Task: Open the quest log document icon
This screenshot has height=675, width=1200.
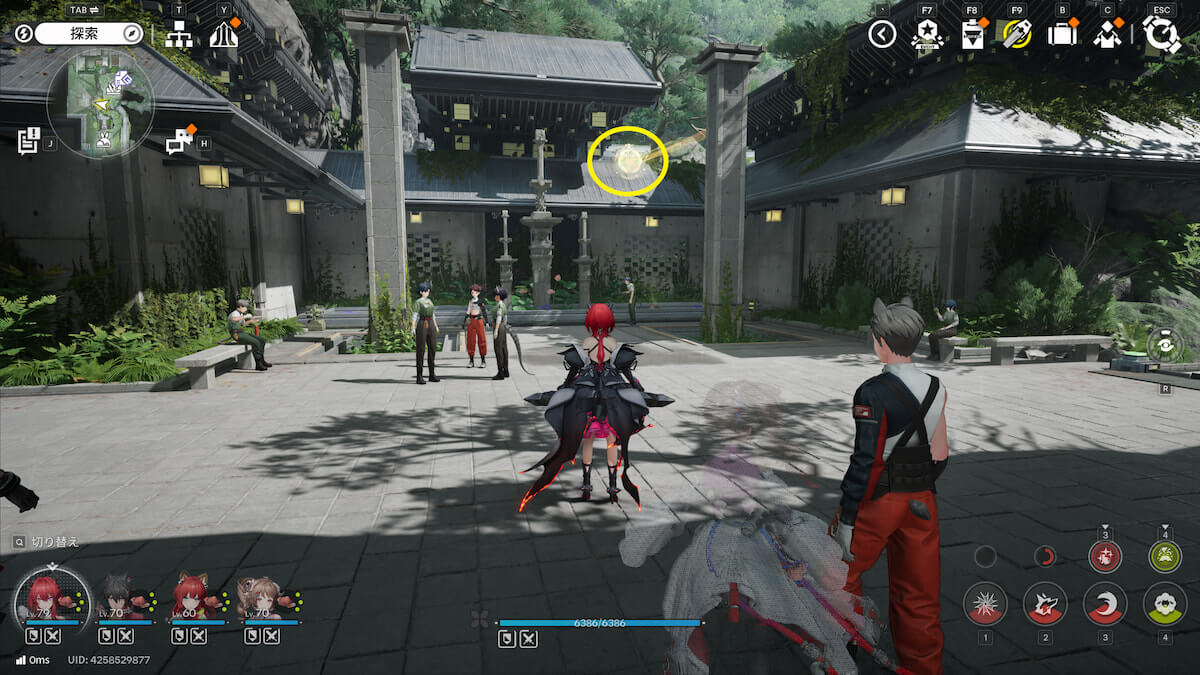Action: [28, 140]
